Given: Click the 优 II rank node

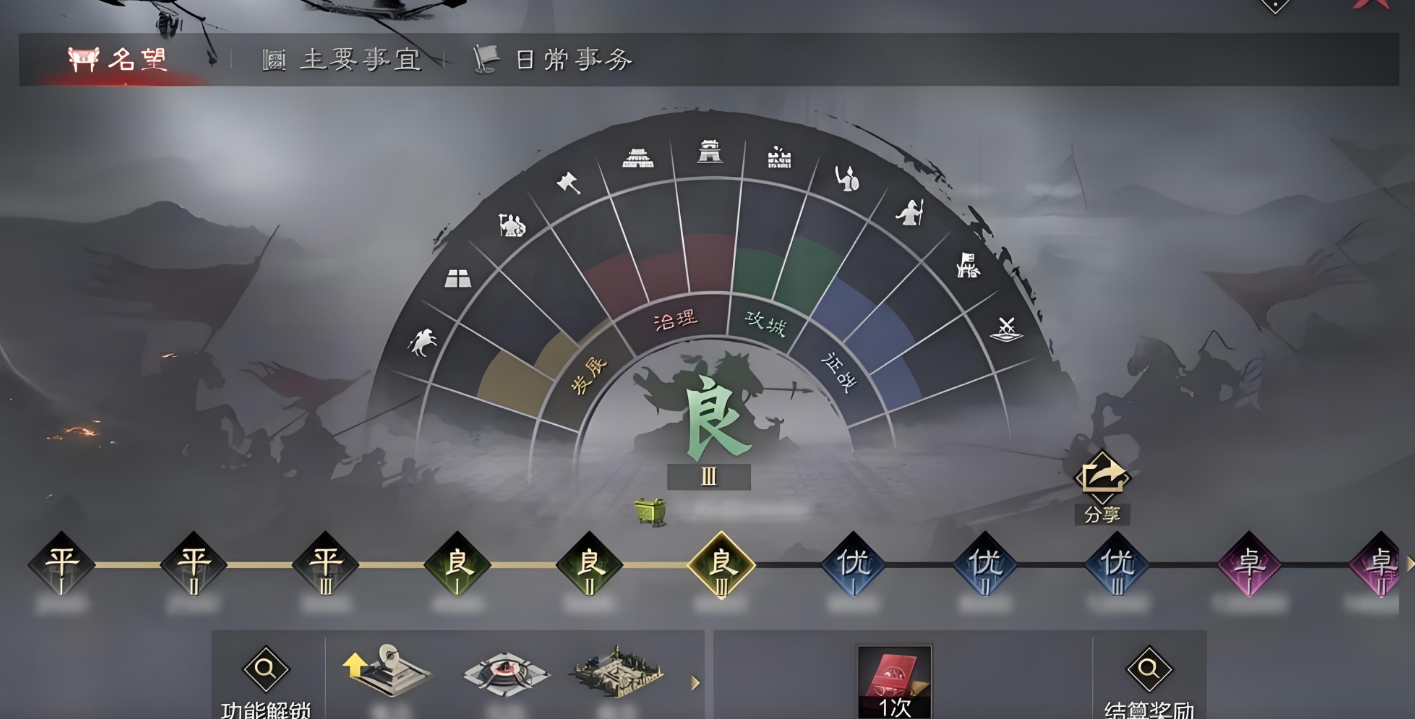Looking at the screenshot, I should point(985,564).
